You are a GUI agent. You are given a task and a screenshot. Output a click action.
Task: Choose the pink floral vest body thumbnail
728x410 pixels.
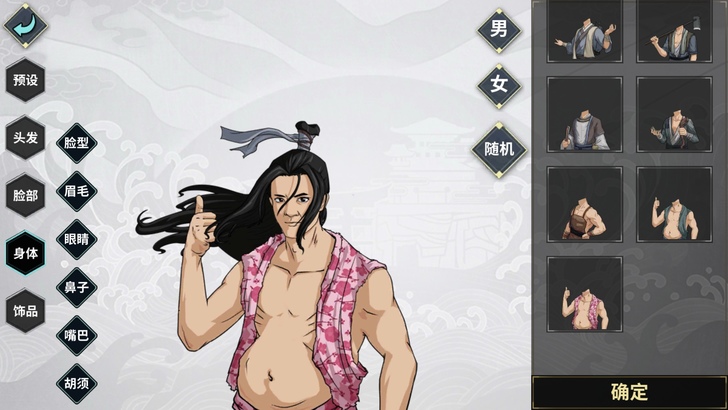(584, 294)
